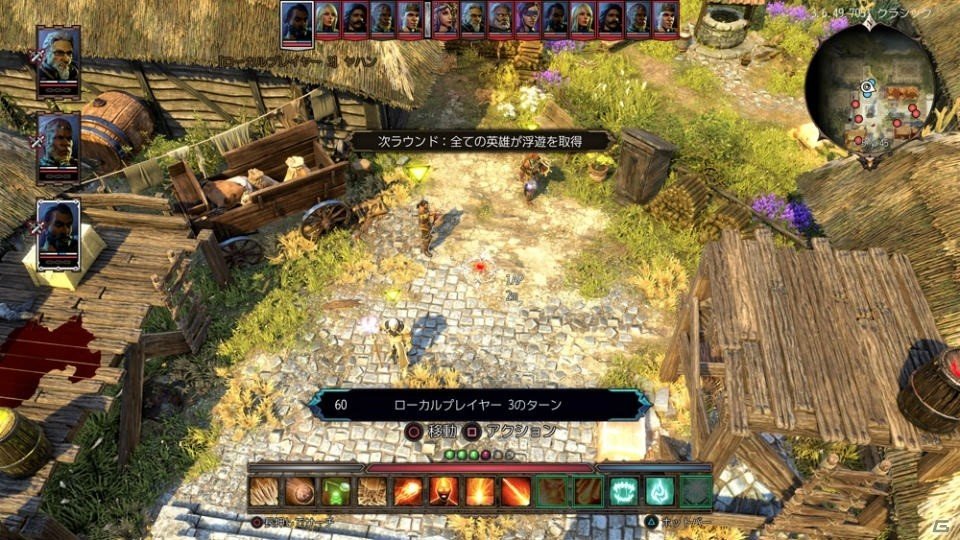Use the first claw-slash hotbar skill
This screenshot has height=540, width=960.
tap(263, 491)
